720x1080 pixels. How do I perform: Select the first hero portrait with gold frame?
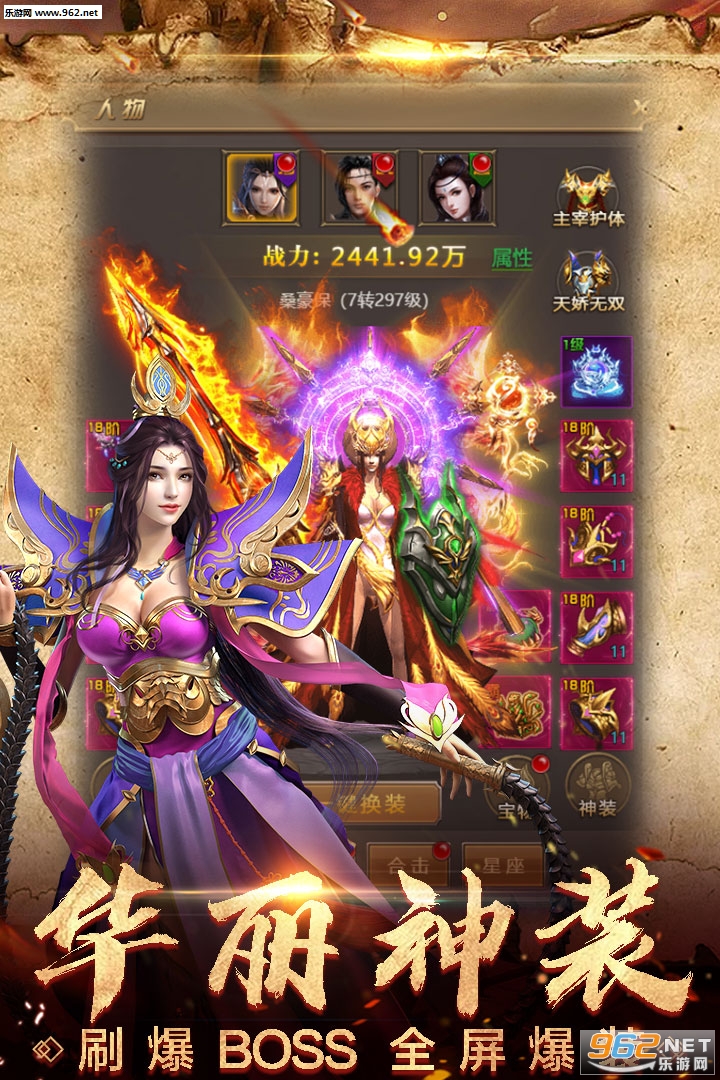coord(261,186)
